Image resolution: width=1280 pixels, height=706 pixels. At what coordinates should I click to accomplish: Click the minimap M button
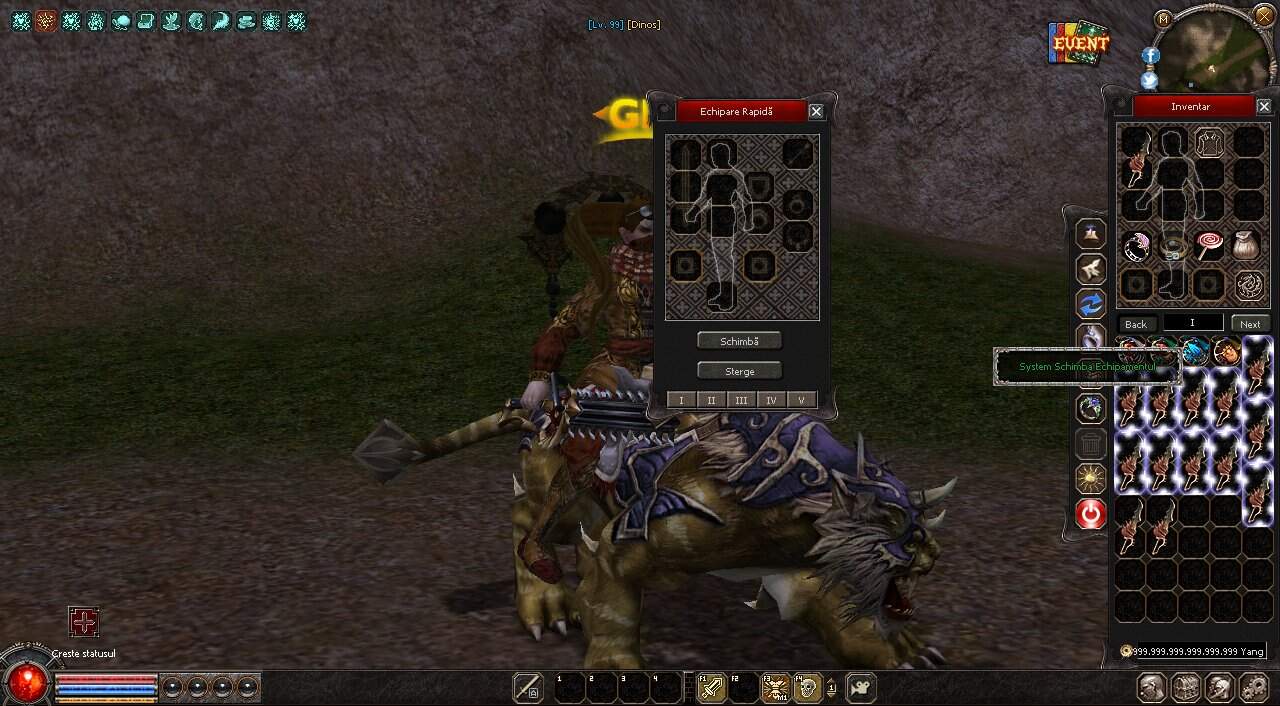(1162, 19)
